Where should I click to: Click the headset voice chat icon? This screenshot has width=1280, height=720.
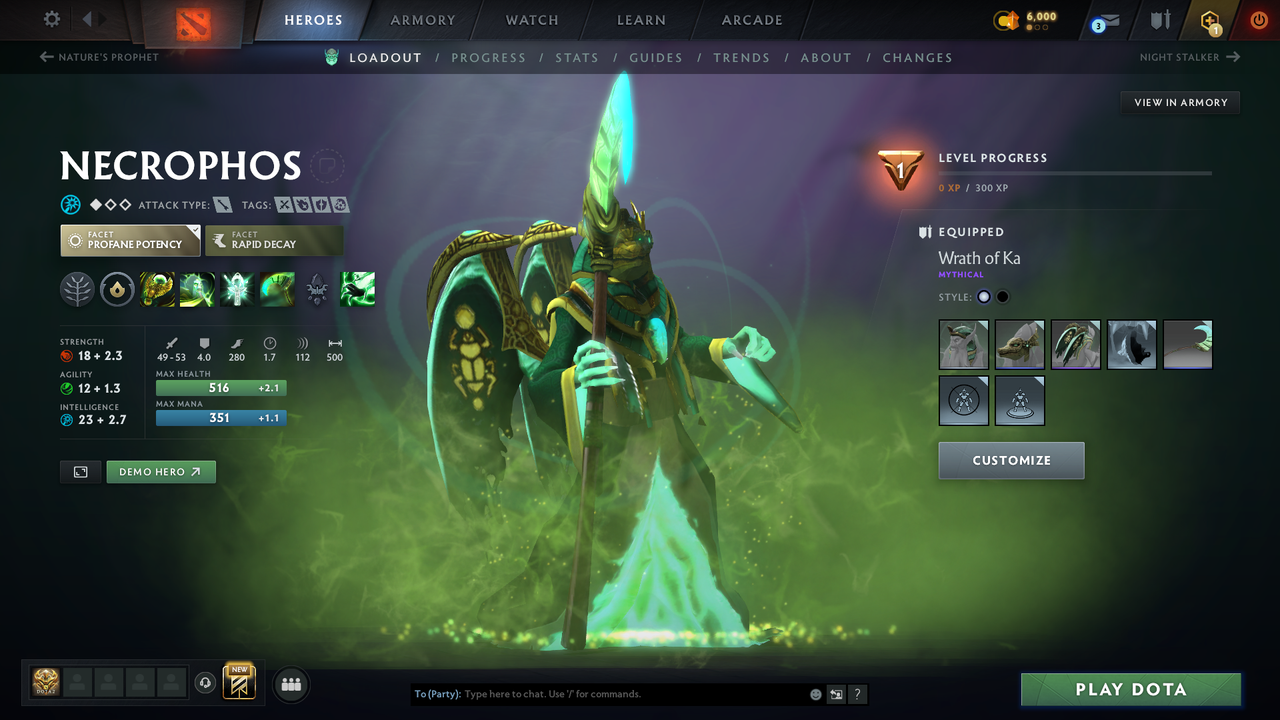207,682
